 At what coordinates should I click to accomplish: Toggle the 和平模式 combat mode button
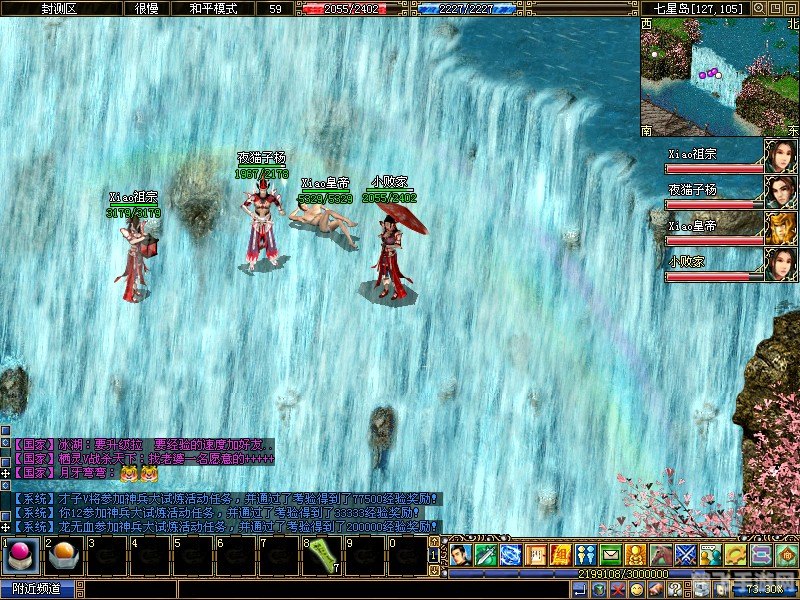(x=213, y=8)
